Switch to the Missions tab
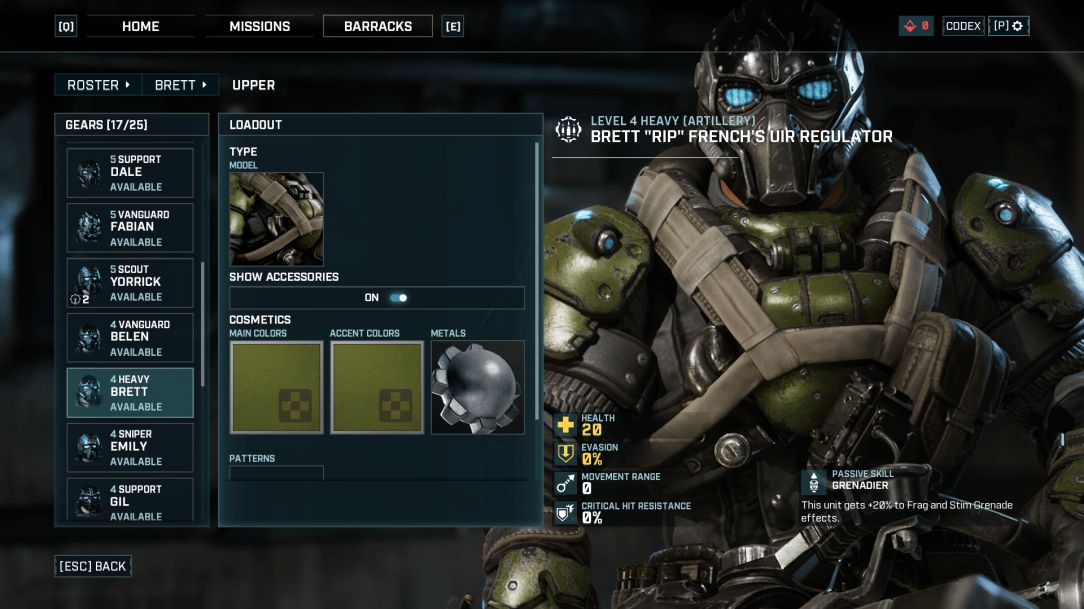This screenshot has height=609, width=1084. (259, 26)
